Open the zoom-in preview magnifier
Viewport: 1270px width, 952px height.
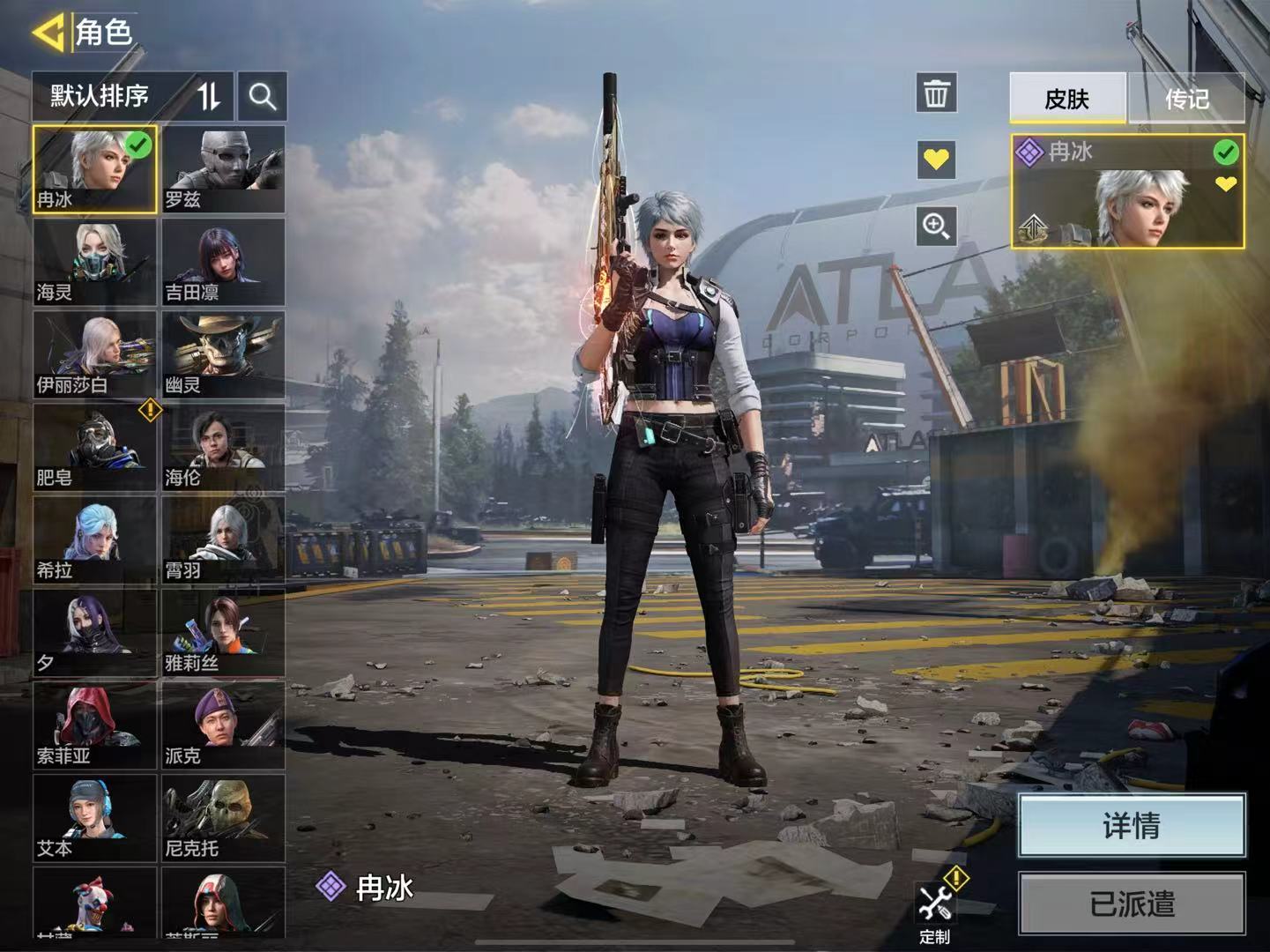coord(936,226)
